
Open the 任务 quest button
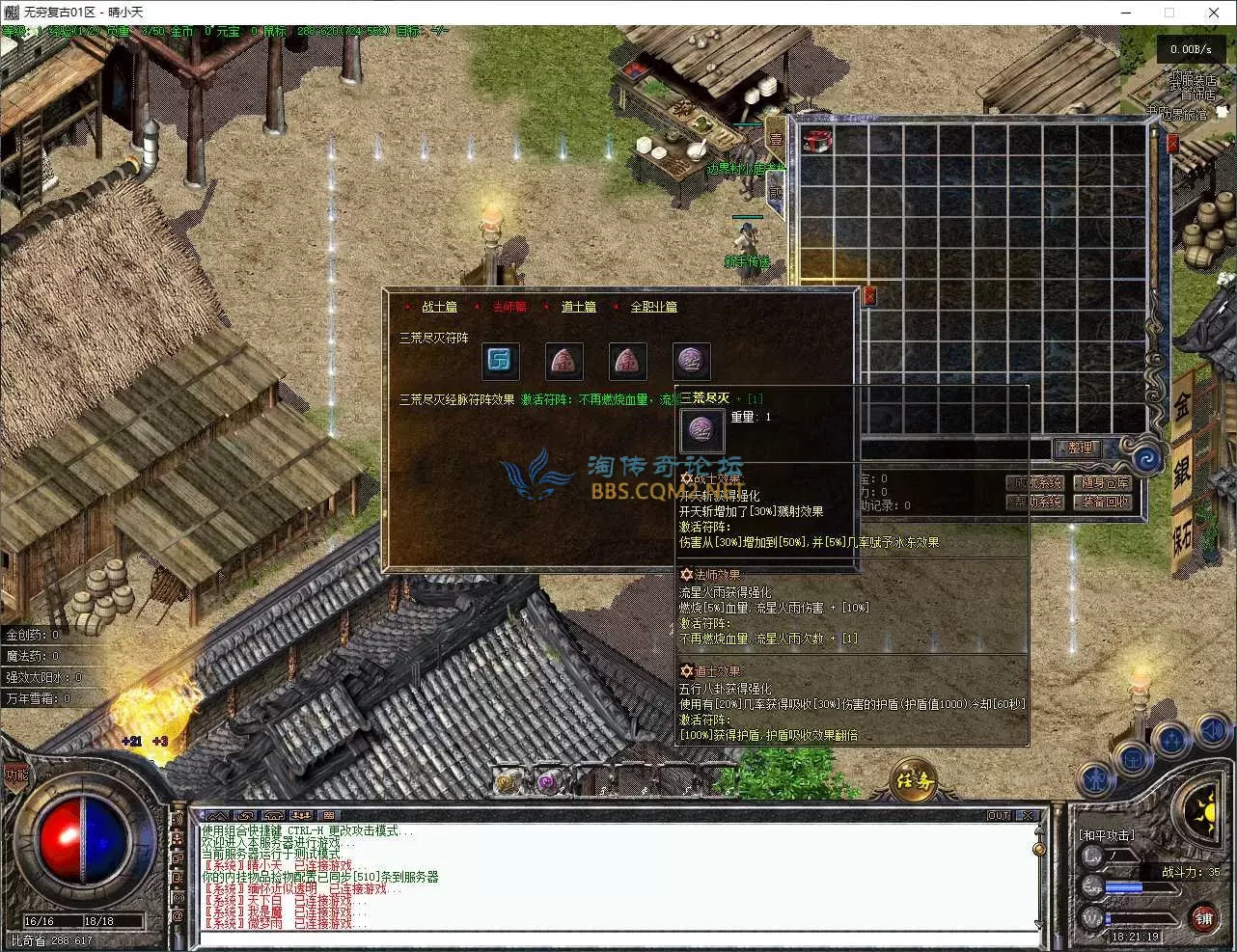[914, 780]
